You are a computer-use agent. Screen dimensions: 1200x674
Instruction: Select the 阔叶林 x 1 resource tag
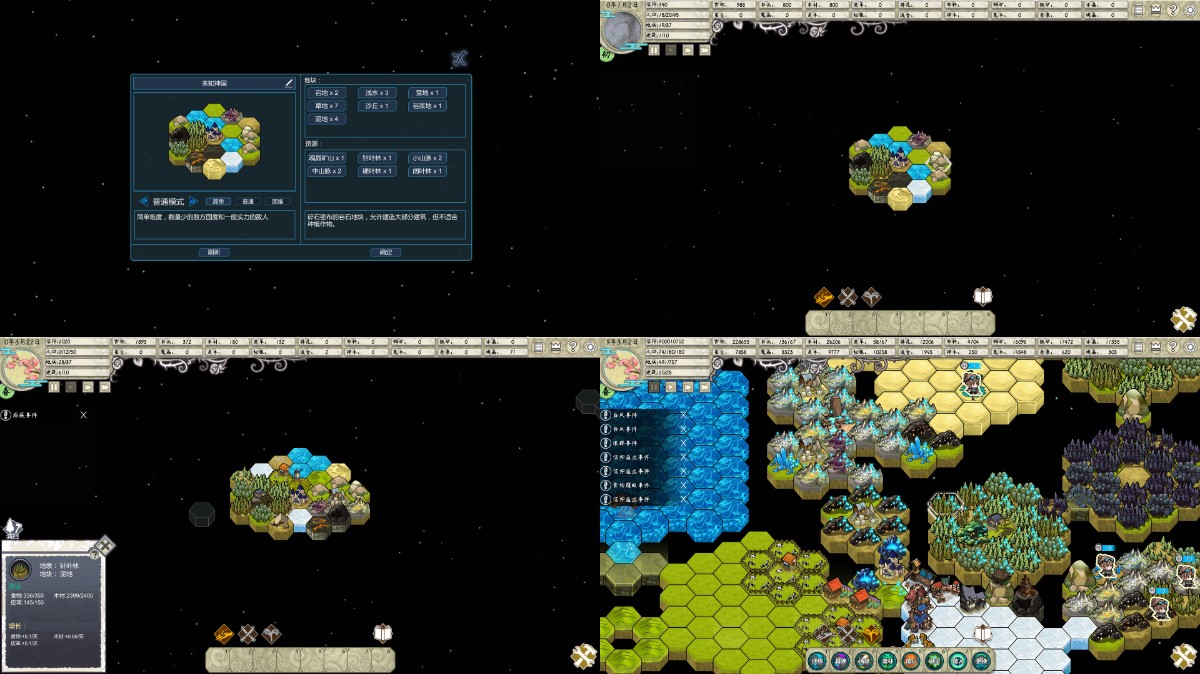point(427,171)
